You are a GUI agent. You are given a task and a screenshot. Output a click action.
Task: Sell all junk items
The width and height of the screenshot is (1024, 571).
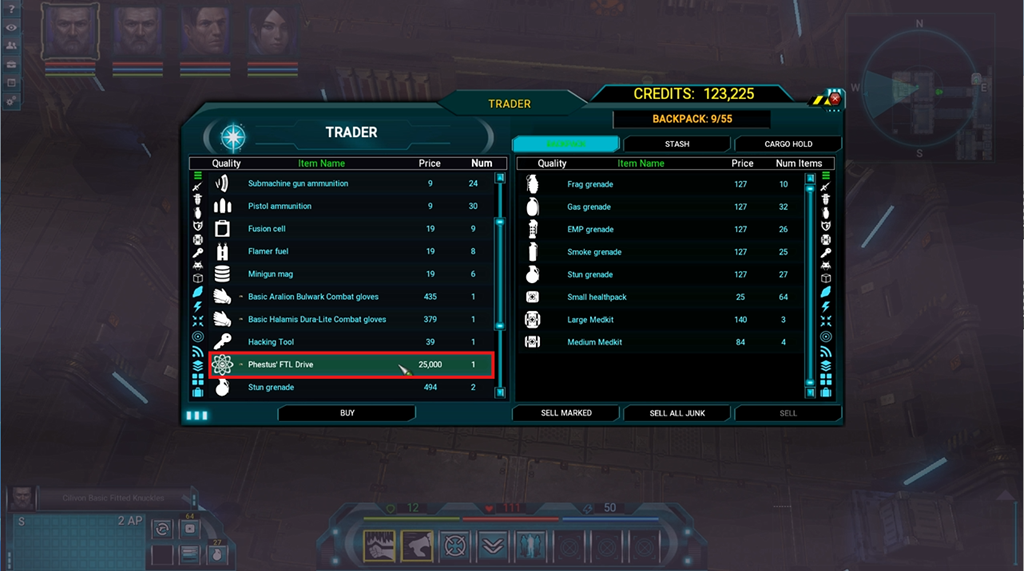coord(677,413)
